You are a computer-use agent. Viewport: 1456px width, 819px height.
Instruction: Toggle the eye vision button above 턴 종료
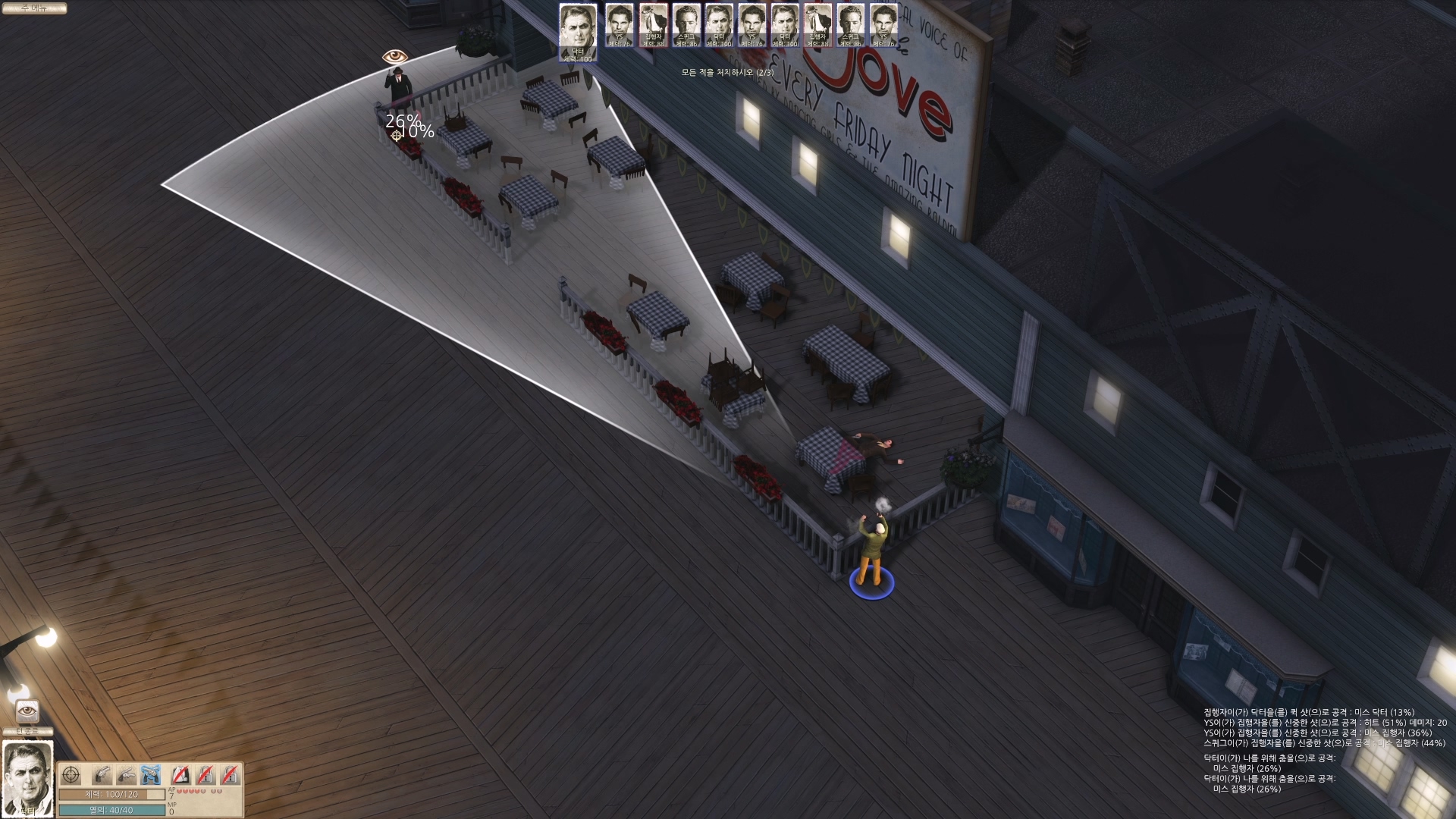tap(27, 711)
